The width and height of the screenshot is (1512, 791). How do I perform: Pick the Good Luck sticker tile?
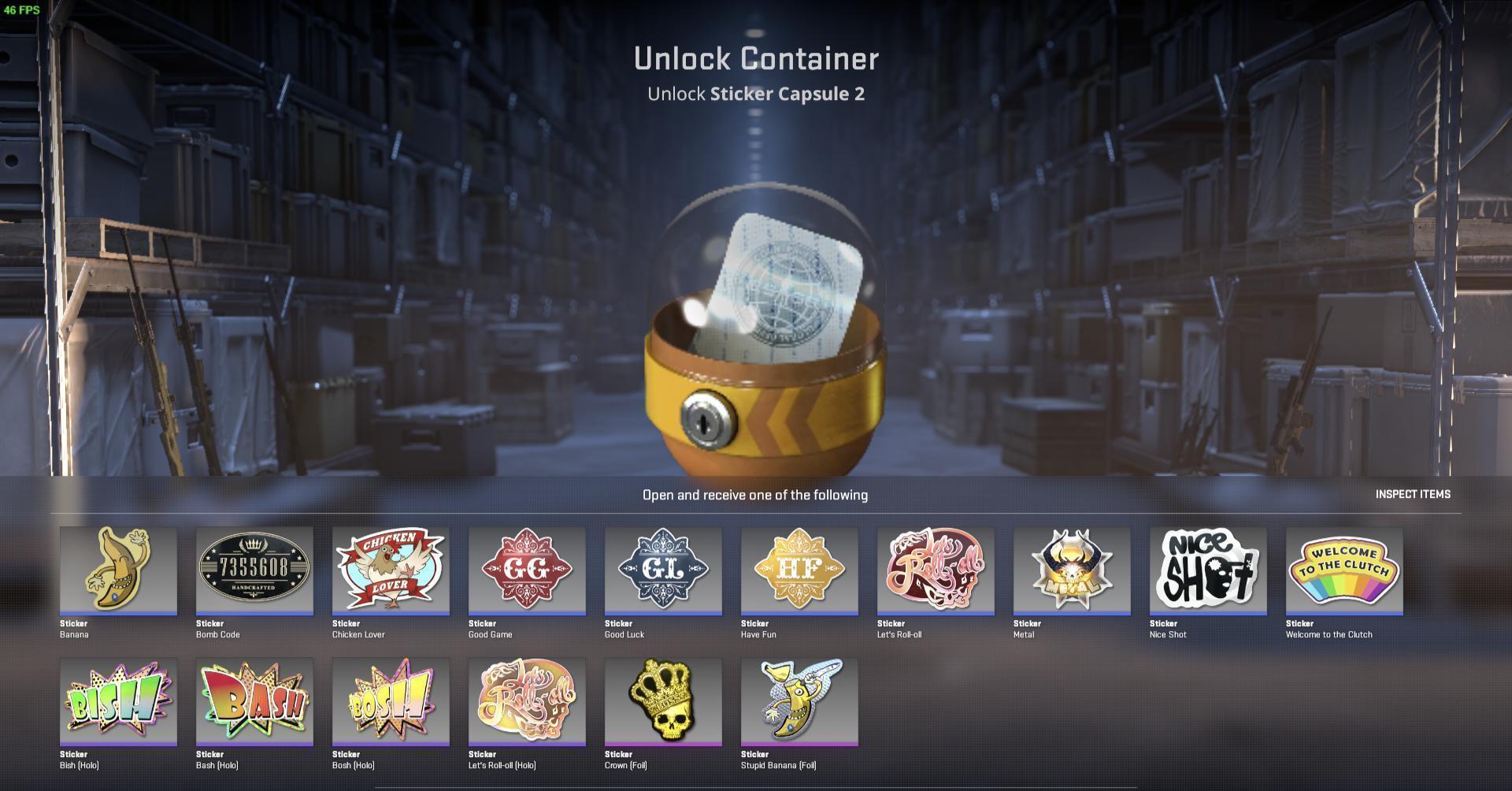[x=663, y=570]
